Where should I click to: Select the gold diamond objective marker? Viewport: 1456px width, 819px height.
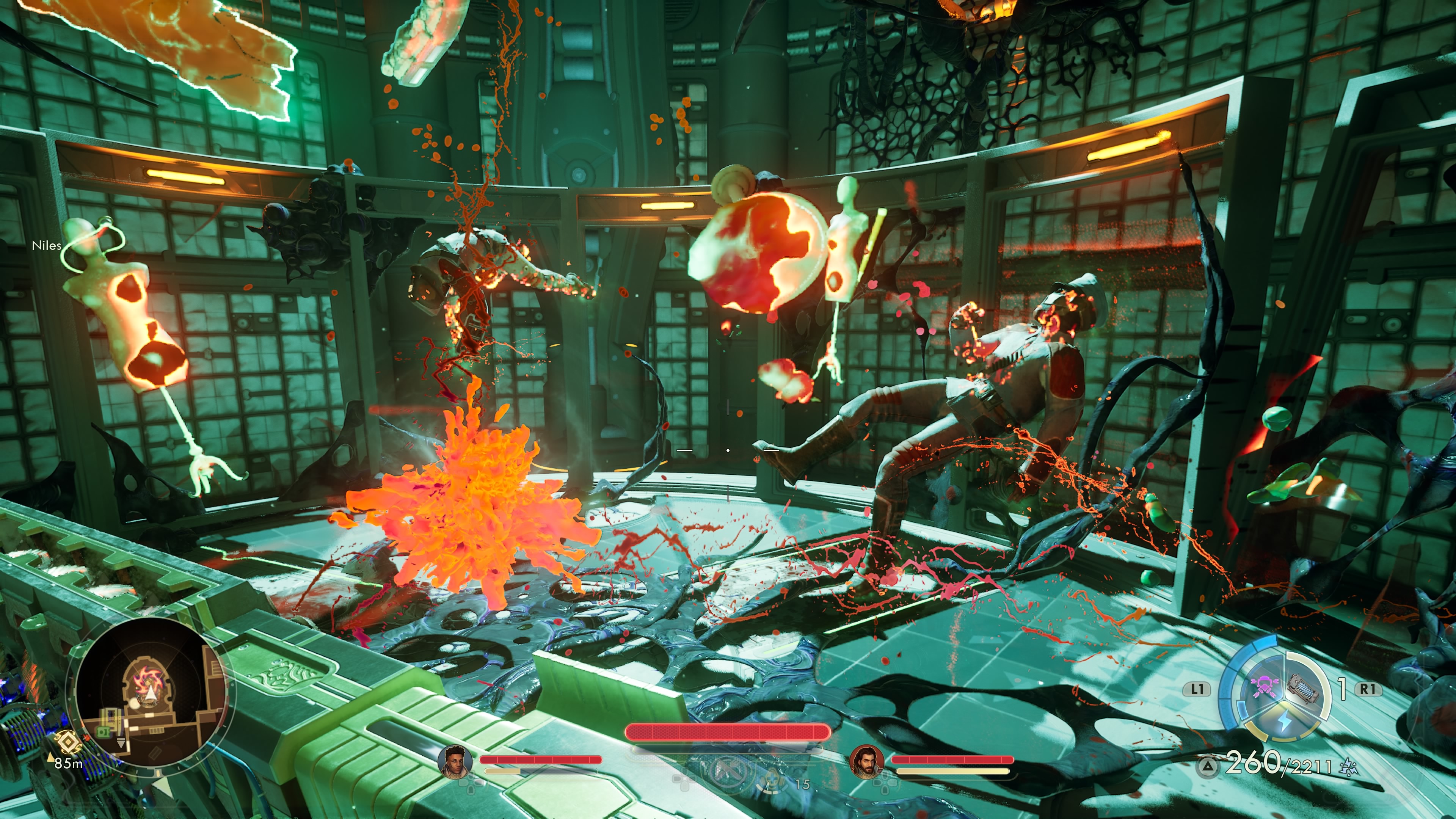[x=67, y=742]
